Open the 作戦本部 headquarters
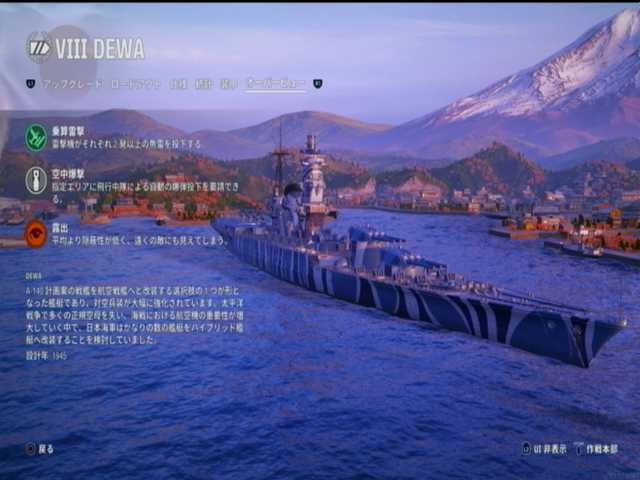 tap(596, 449)
